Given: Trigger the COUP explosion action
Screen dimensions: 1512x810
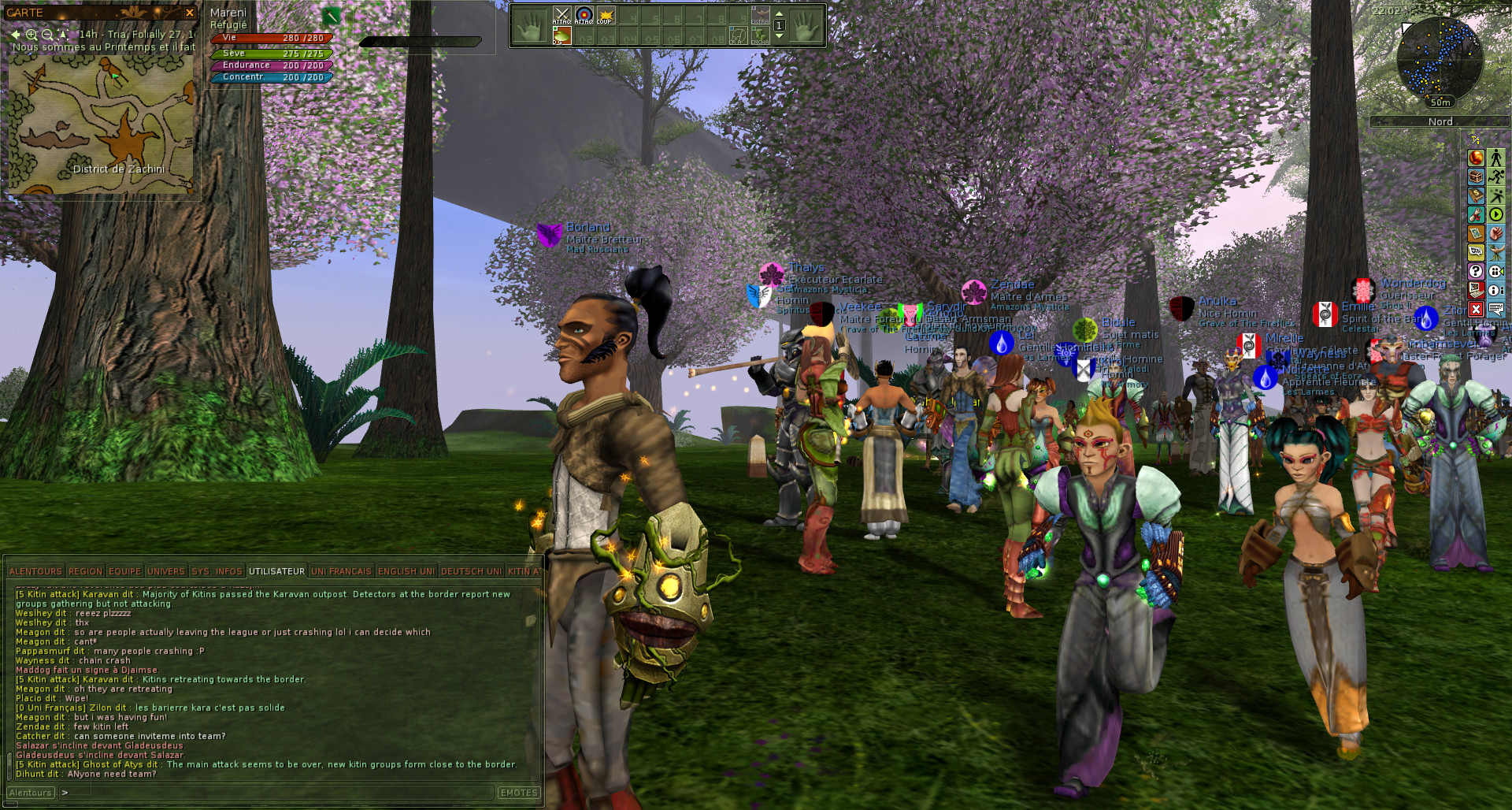Looking at the screenshot, I should (606, 16).
